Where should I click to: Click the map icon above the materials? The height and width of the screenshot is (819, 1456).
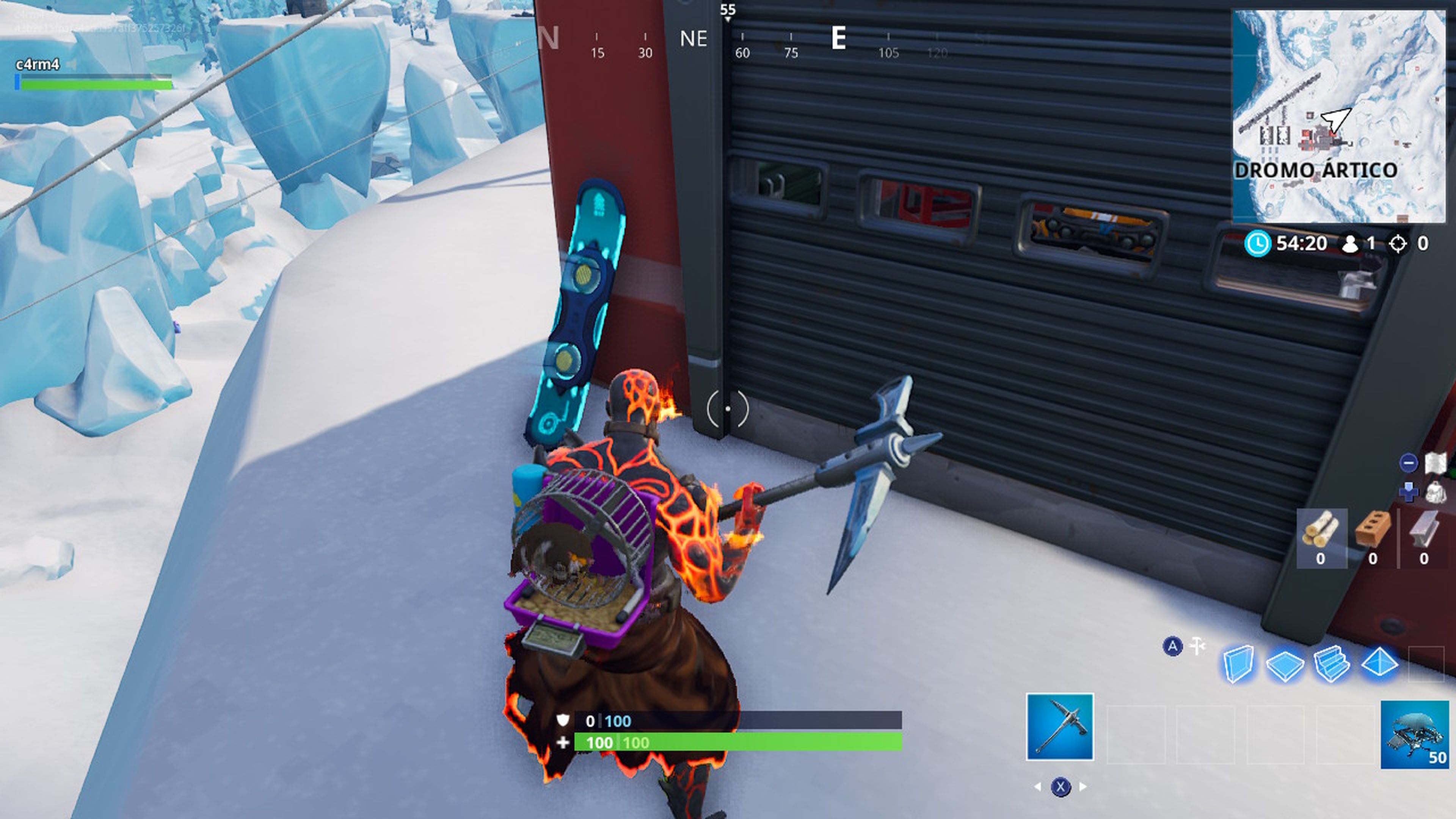1436,462
